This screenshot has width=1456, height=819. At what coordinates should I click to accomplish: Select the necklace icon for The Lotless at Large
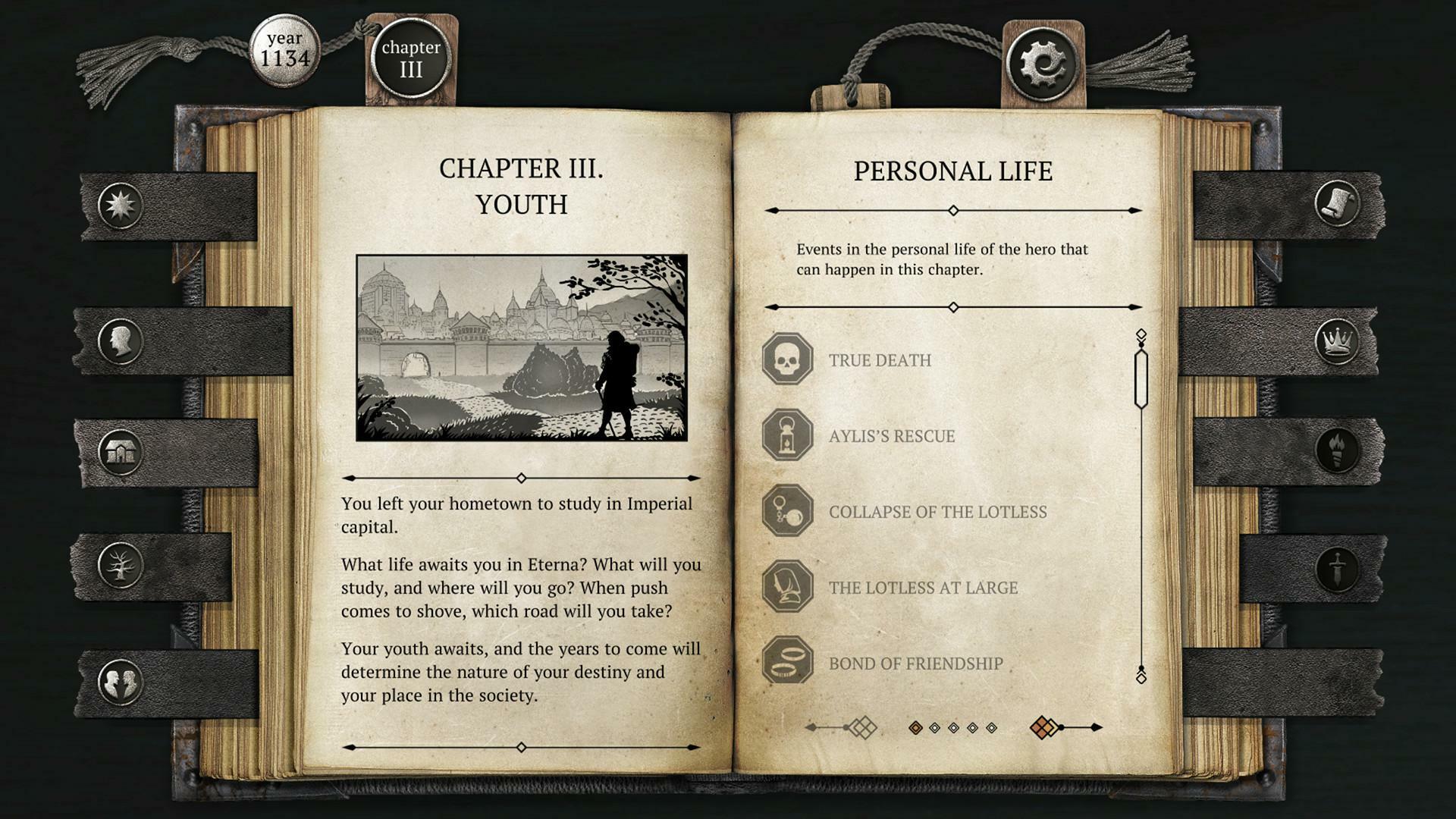click(x=789, y=587)
